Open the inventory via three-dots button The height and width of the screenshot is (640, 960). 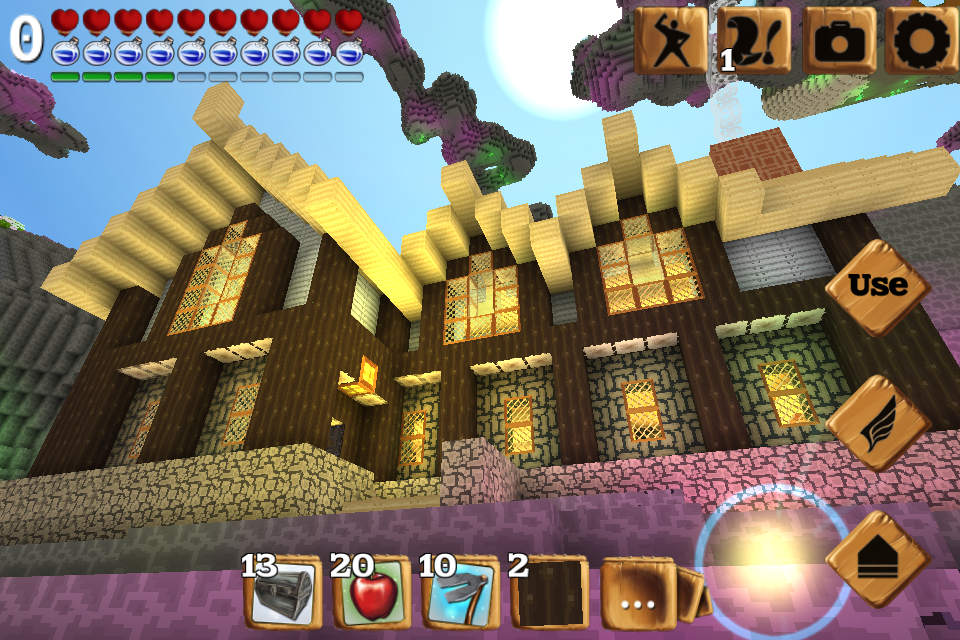[x=638, y=594]
